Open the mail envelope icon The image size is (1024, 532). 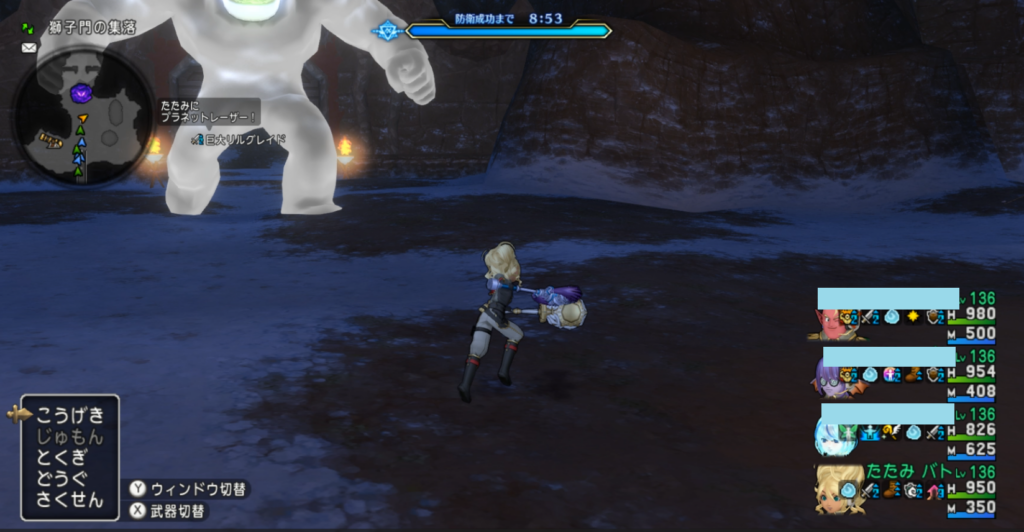point(27,47)
